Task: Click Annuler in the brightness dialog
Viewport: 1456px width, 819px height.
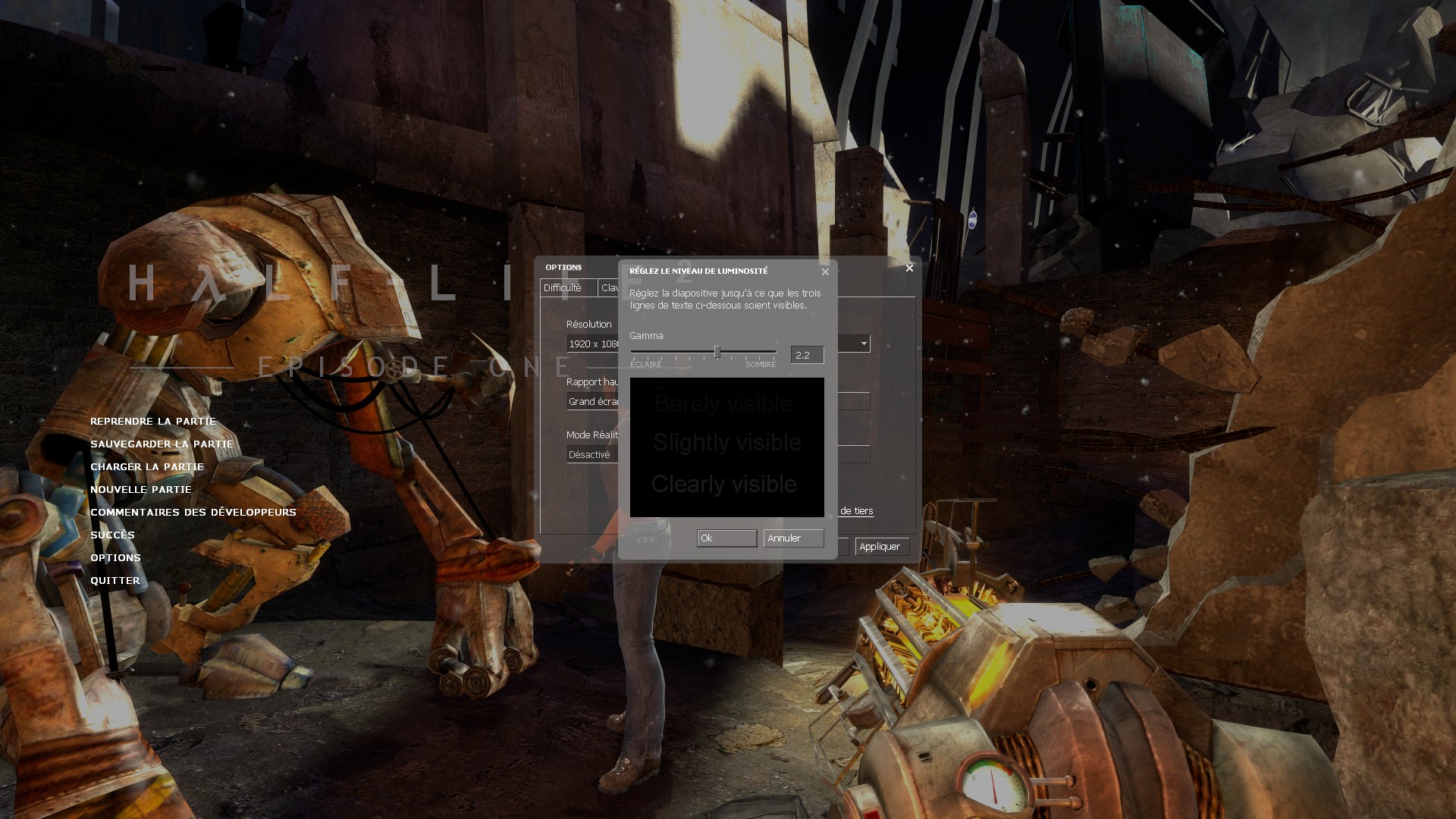Action: pos(793,538)
